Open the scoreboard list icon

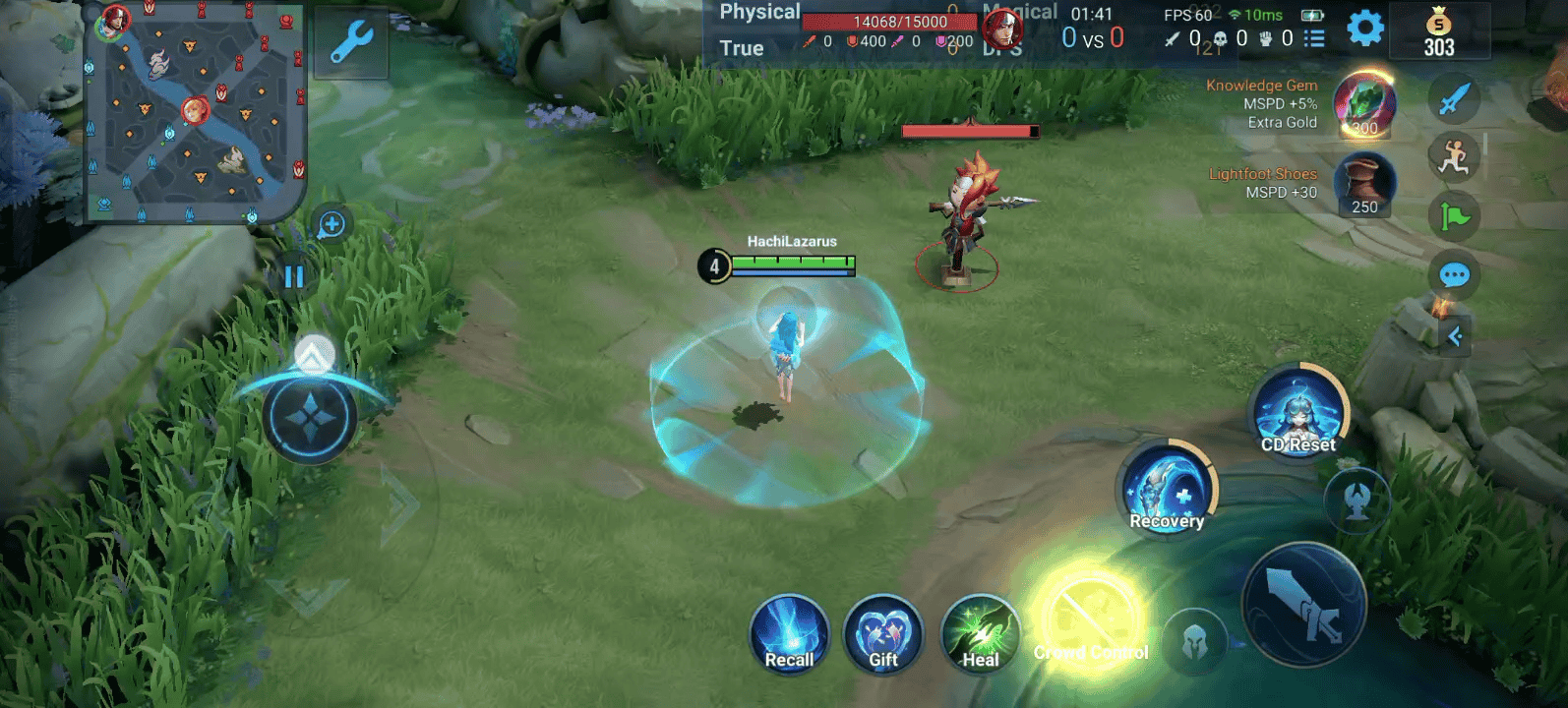click(1314, 38)
